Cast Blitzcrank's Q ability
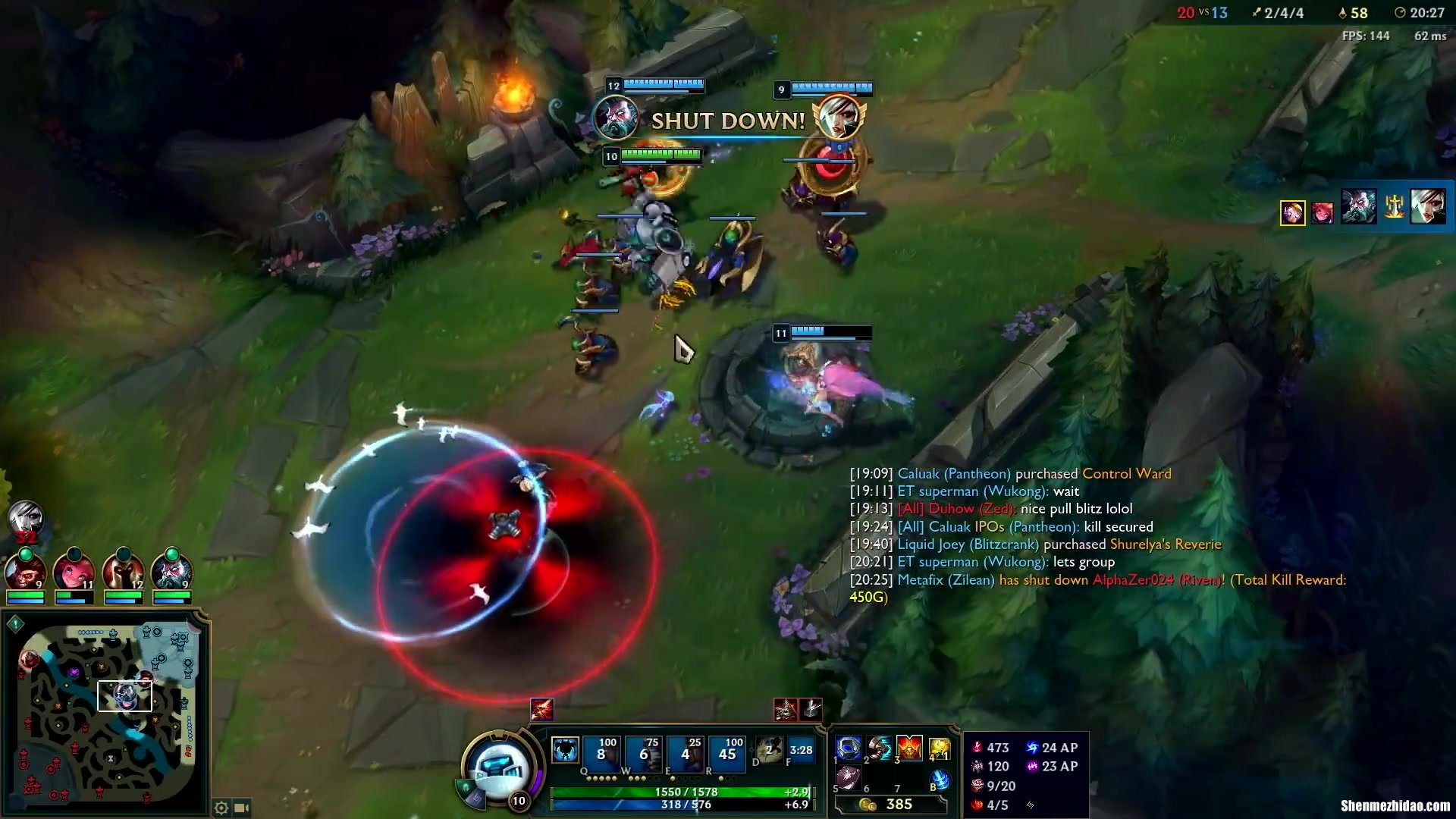 601,752
